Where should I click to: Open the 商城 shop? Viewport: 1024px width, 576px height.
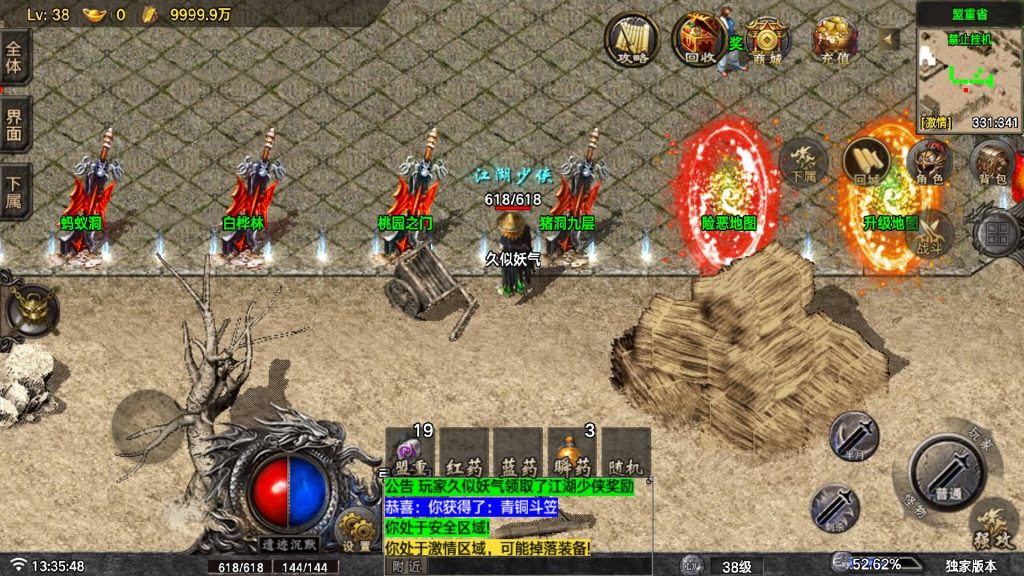click(767, 40)
